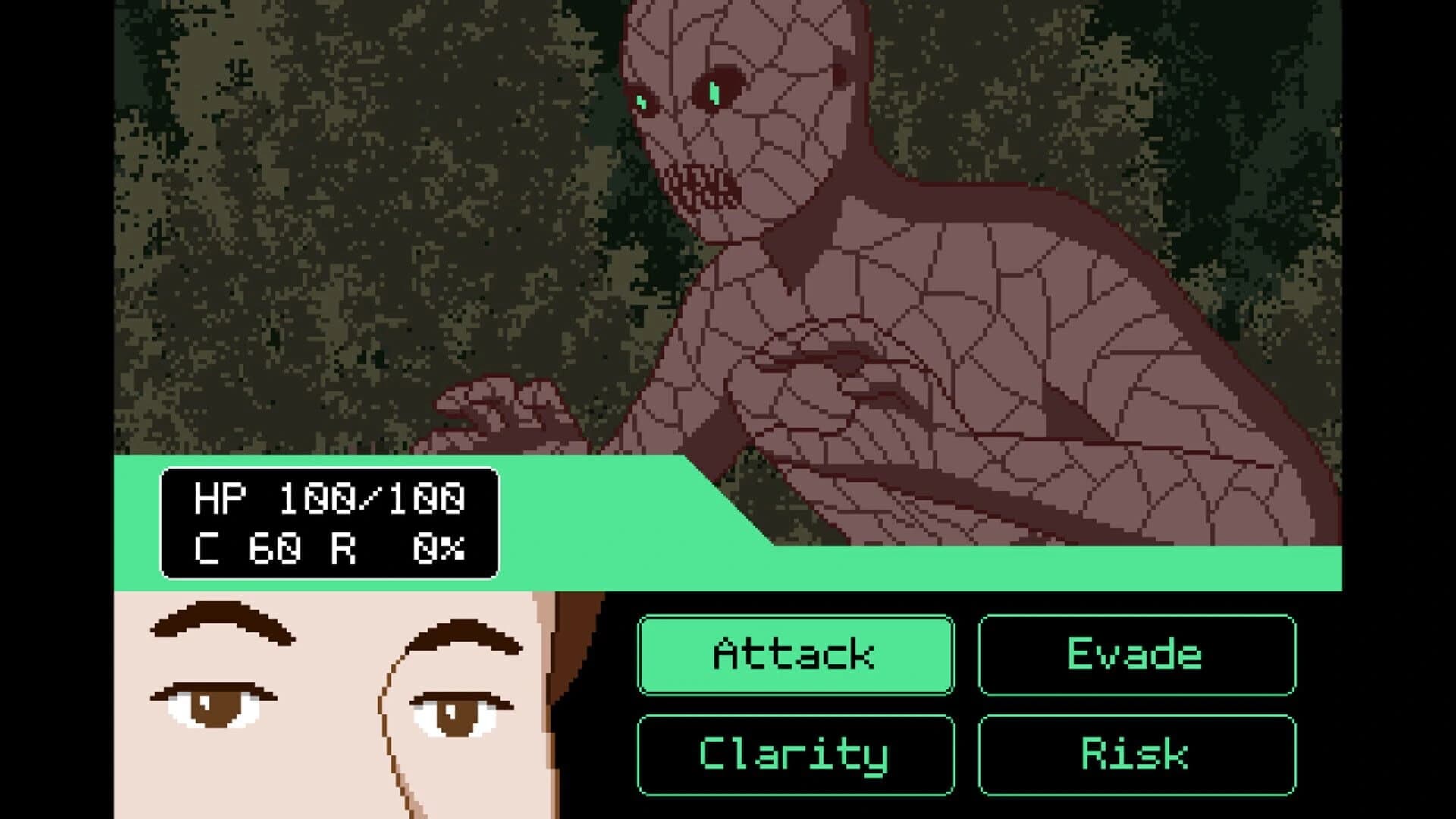
Task: Click the highlighted Attack button
Action: [796, 656]
